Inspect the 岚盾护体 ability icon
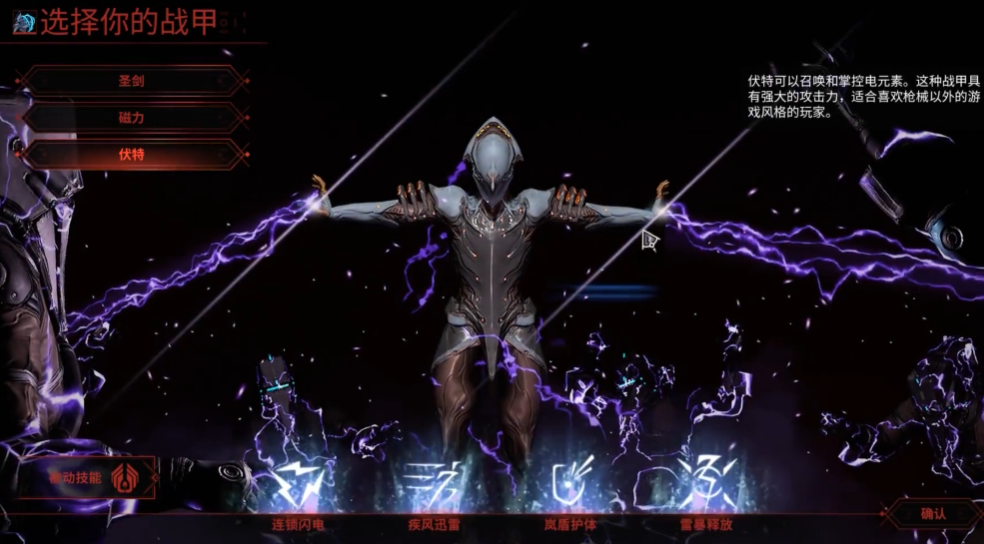 pos(572,485)
